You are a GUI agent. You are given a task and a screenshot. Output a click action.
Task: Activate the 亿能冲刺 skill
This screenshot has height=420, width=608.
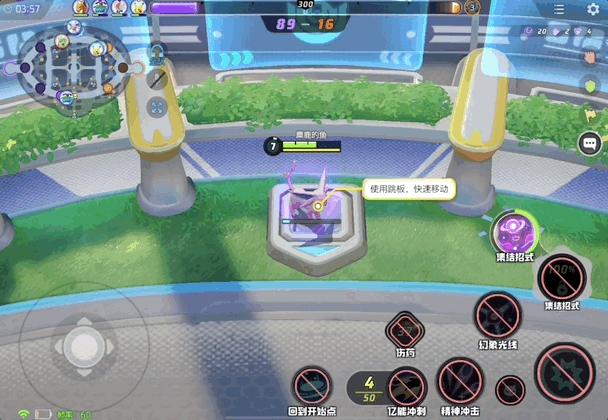click(406, 387)
